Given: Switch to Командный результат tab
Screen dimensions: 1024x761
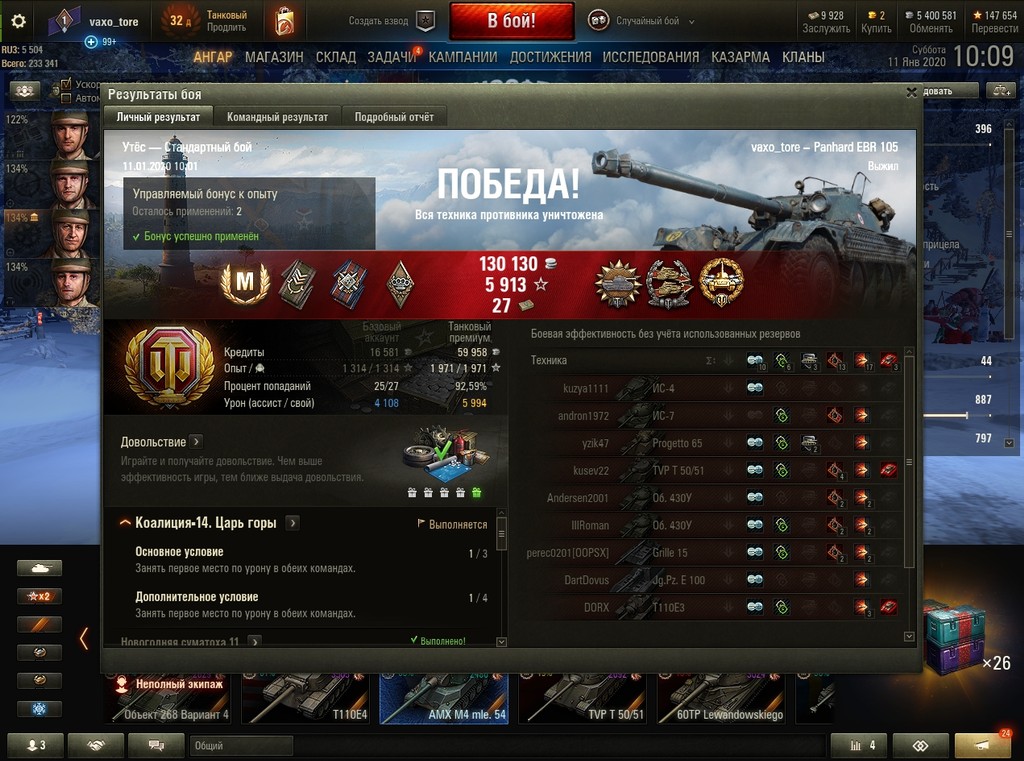Looking at the screenshot, I should [277, 117].
